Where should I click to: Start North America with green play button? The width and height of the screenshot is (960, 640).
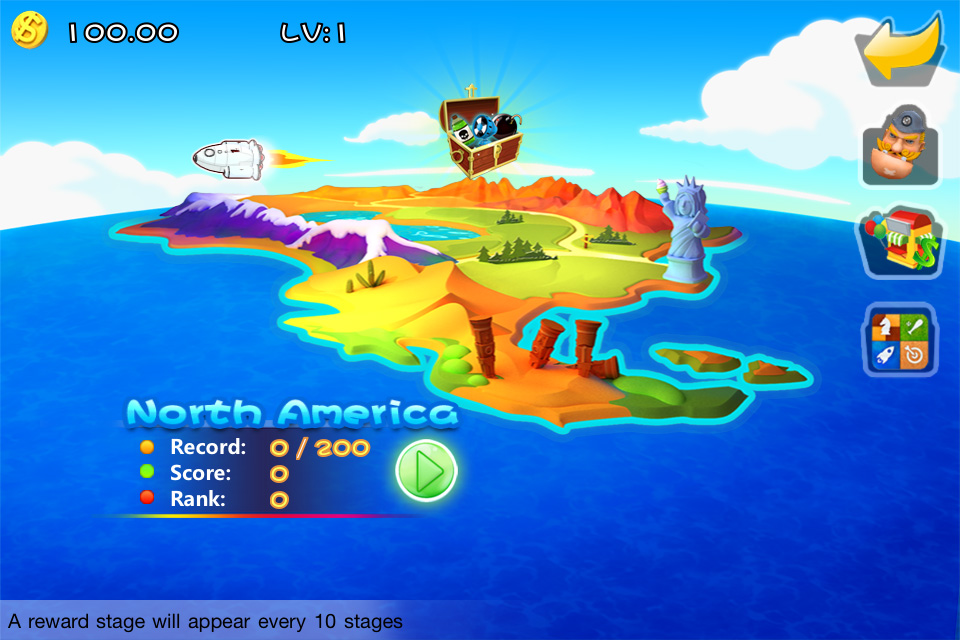(426, 470)
